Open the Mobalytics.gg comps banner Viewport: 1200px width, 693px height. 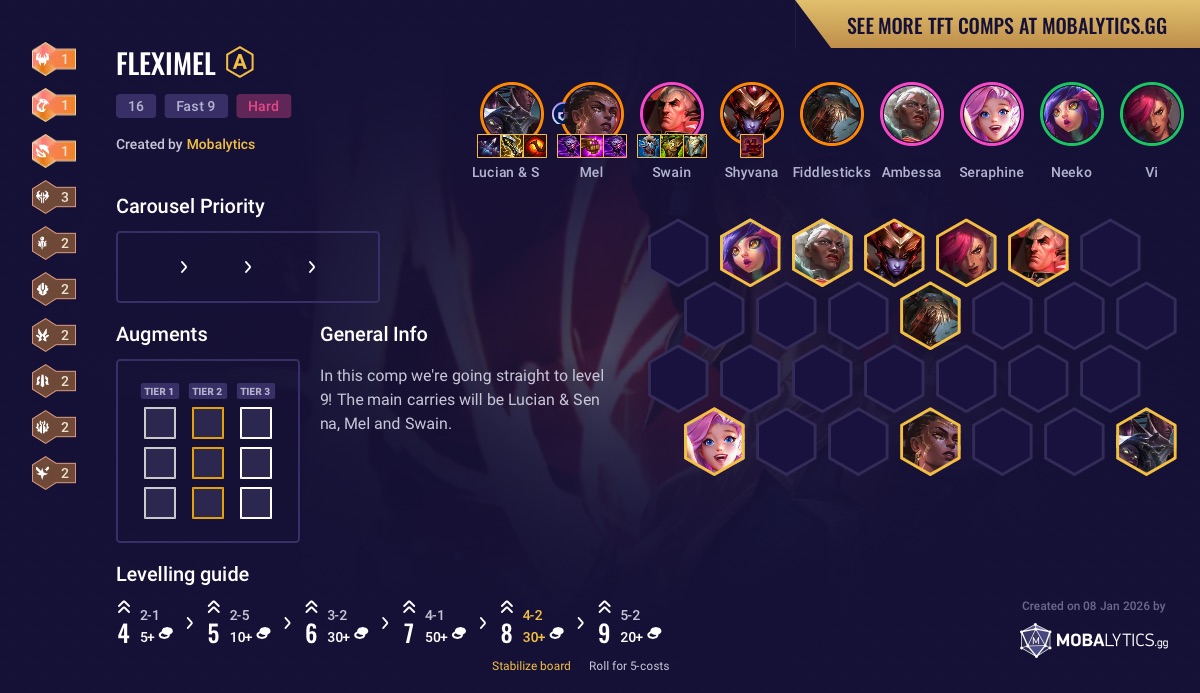coord(1006,26)
